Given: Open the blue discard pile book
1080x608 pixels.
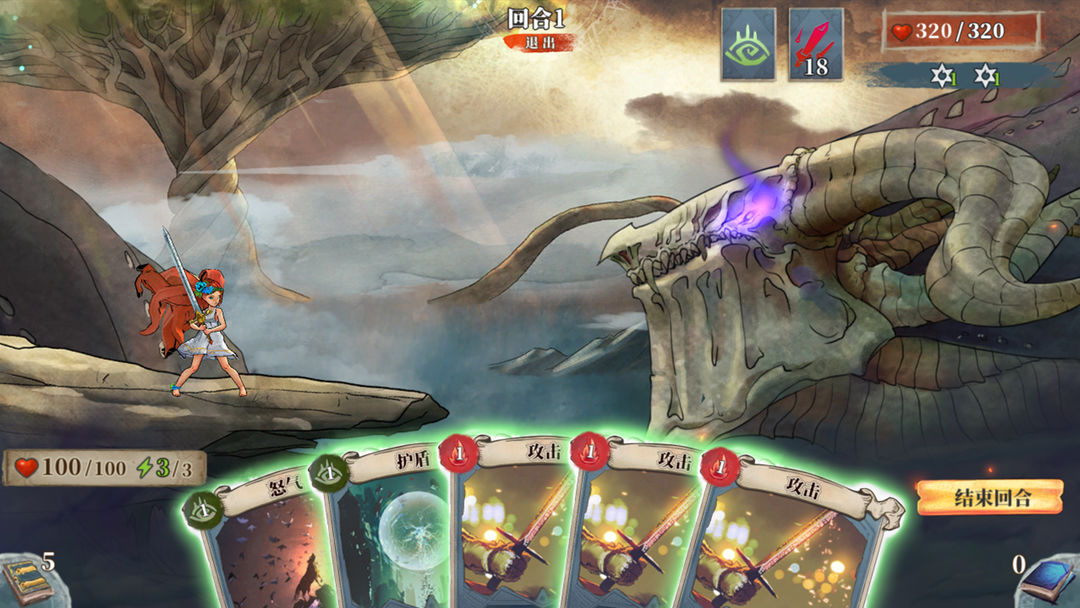Looking at the screenshot, I should (1049, 581).
